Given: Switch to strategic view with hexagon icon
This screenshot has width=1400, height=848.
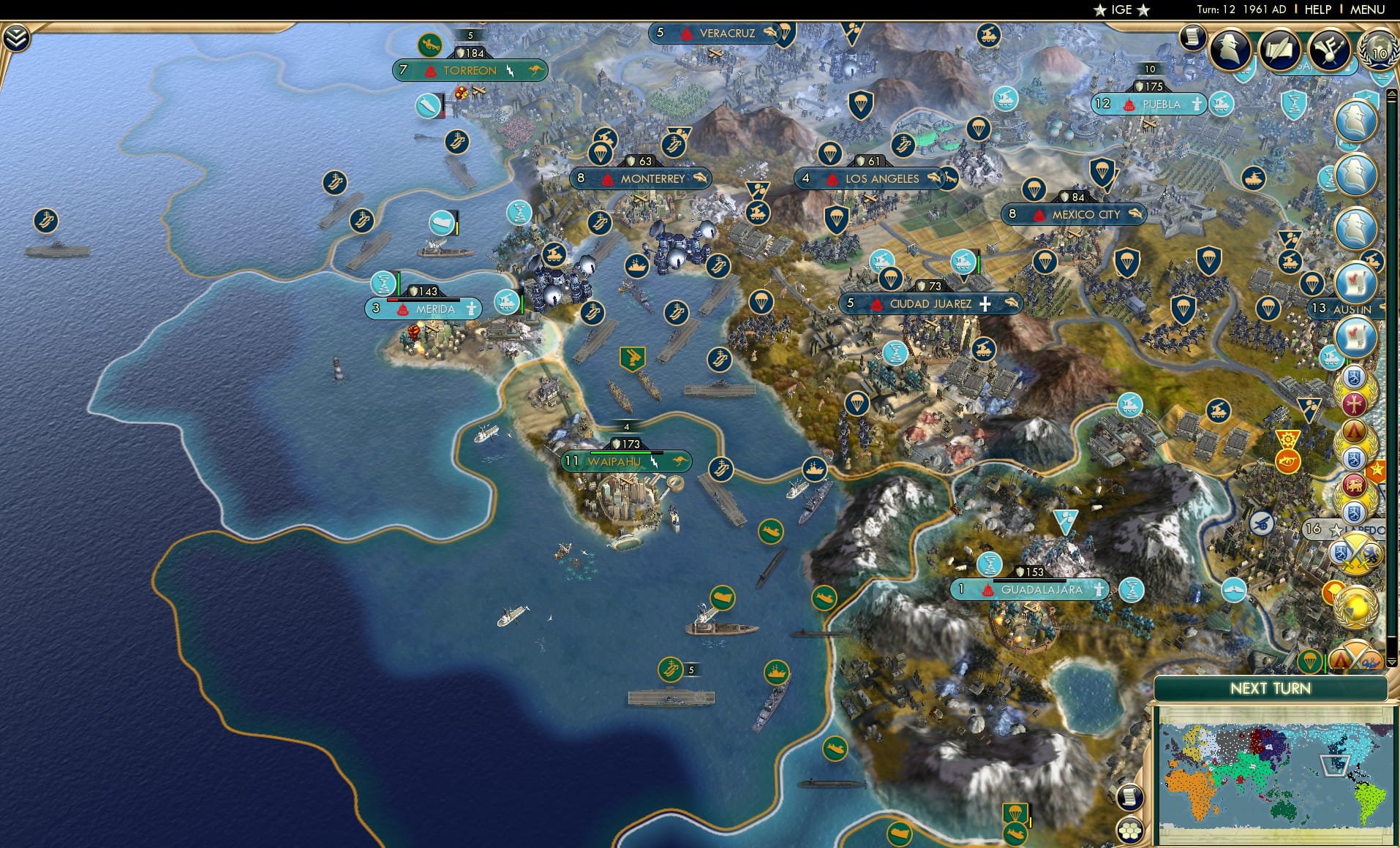Looking at the screenshot, I should coord(1129,829).
